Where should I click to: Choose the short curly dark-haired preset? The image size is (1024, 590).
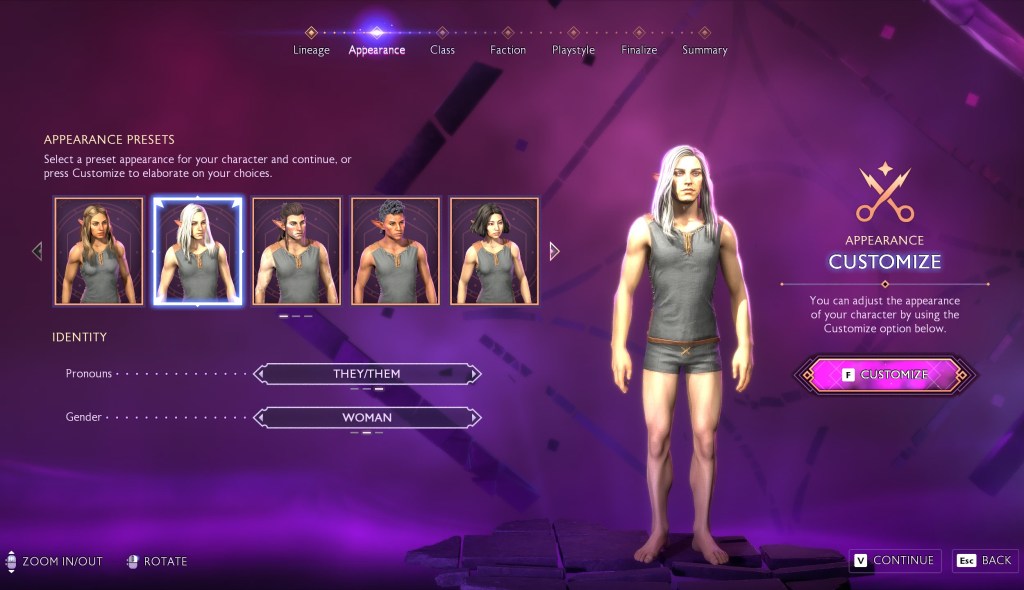(395, 251)
